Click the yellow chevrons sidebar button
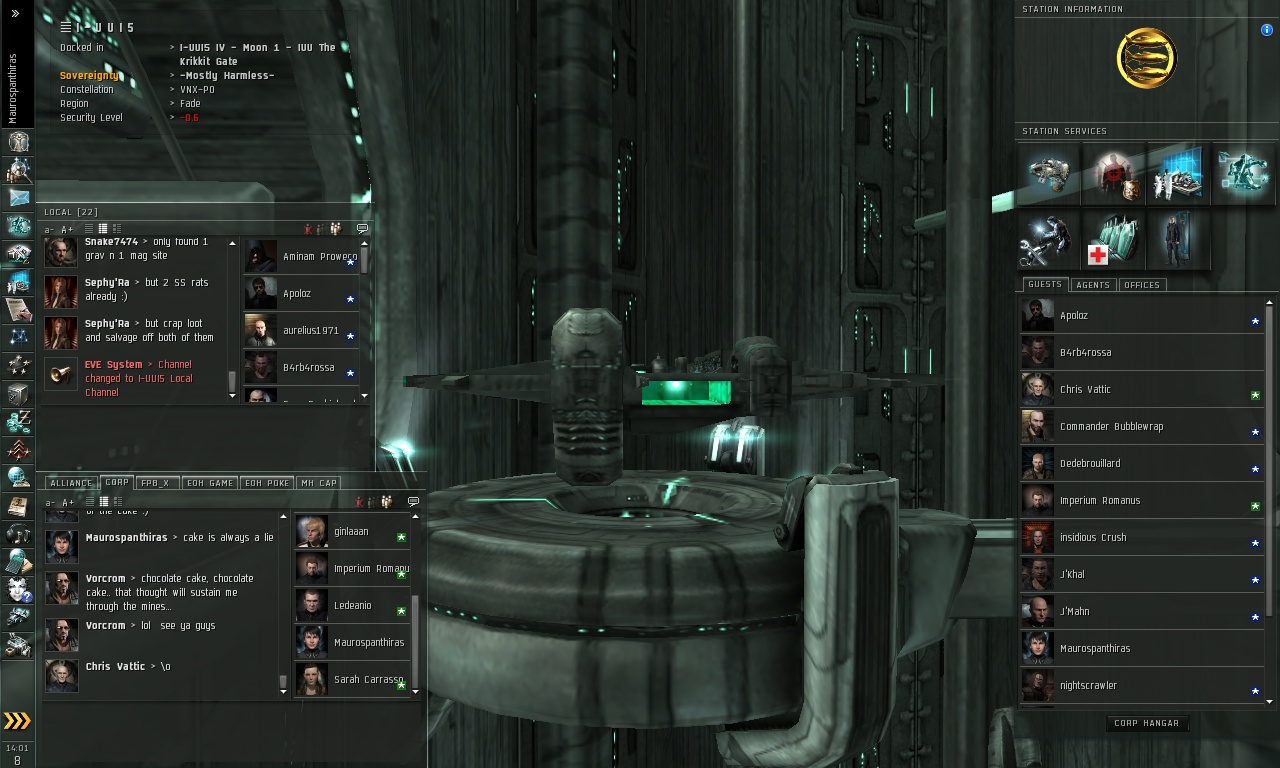Viewport: 1280px width, 768px height. click(17, 721)
